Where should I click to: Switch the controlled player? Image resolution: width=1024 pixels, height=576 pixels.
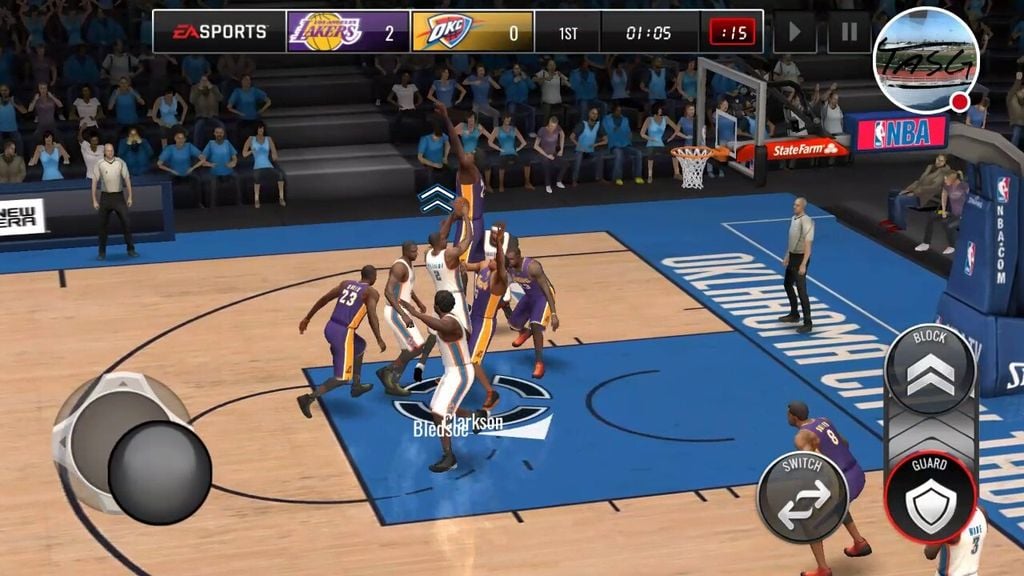(x=803, y=496)
